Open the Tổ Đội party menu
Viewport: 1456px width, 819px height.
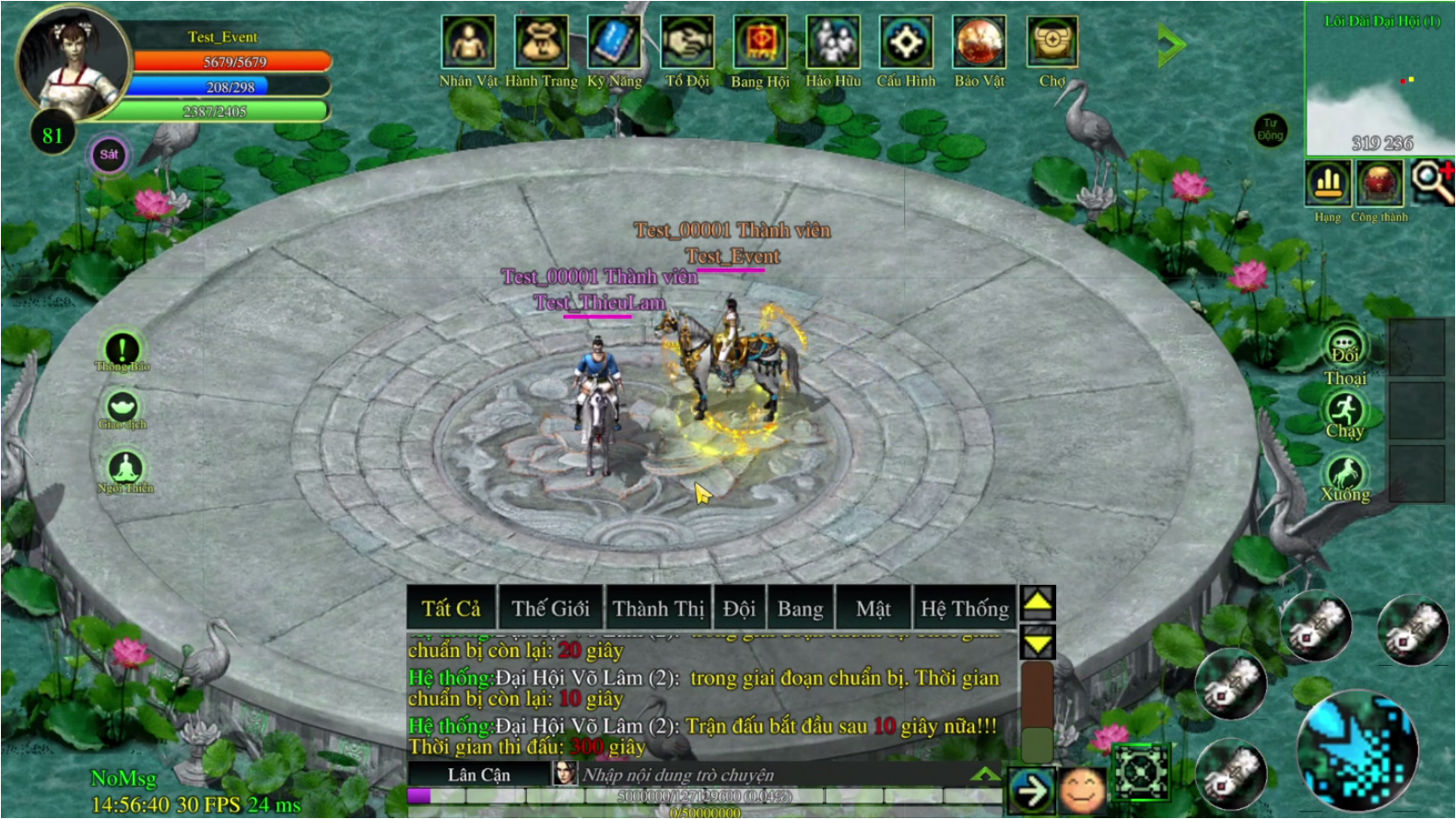[x=687, y=43]
